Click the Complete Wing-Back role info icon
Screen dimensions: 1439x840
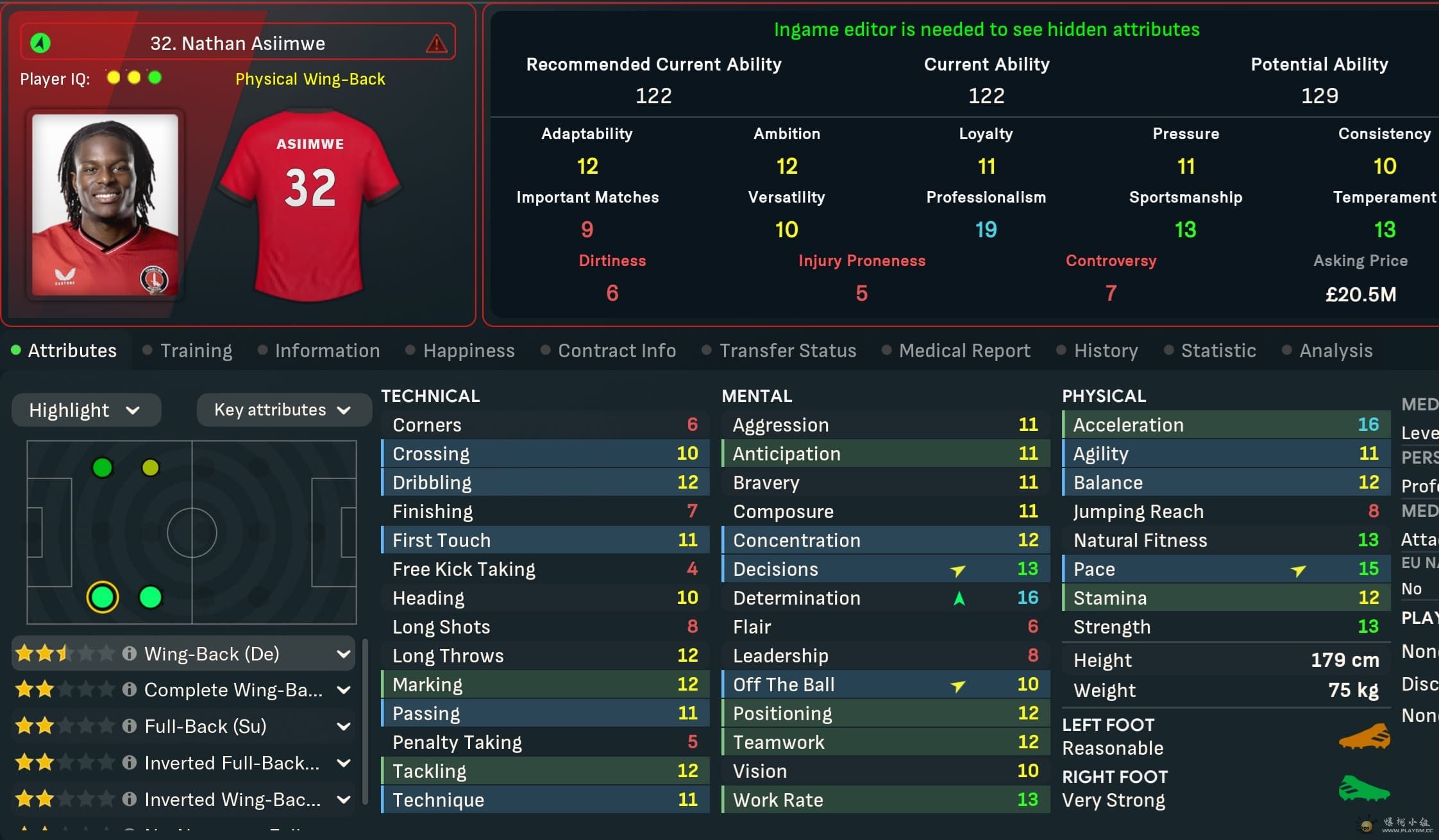pyautogui.click(x=130, y=690)
